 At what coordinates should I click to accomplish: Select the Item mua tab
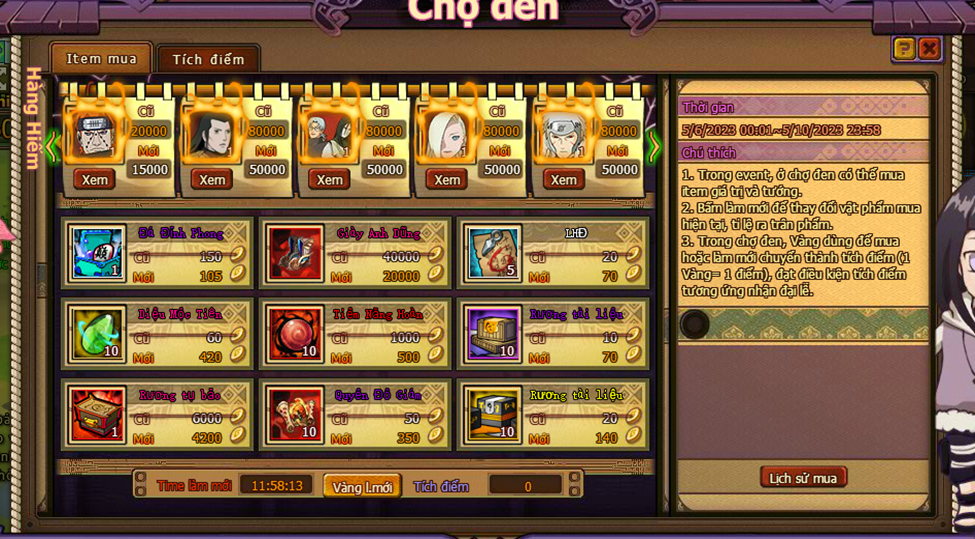[101, 58]
